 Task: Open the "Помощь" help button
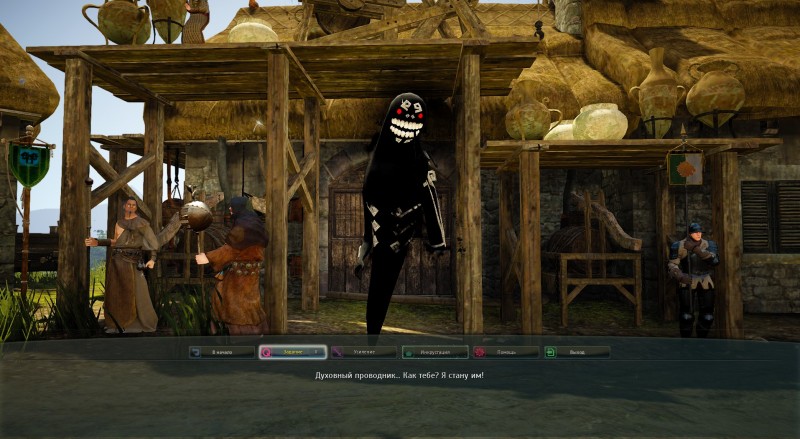pos(506,352)
